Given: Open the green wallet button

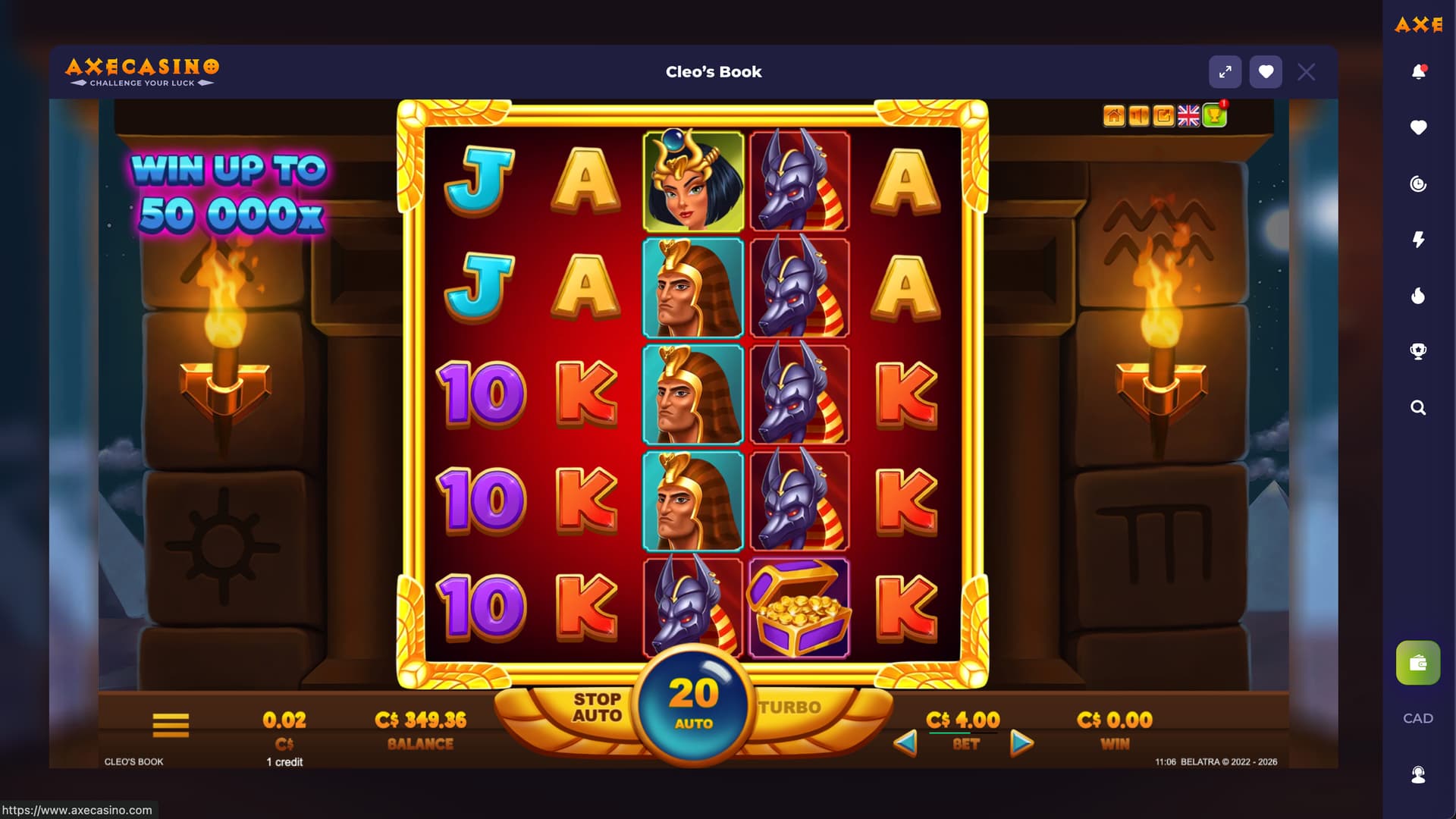Looking at the screenshot, I should tap(1418, 664).
